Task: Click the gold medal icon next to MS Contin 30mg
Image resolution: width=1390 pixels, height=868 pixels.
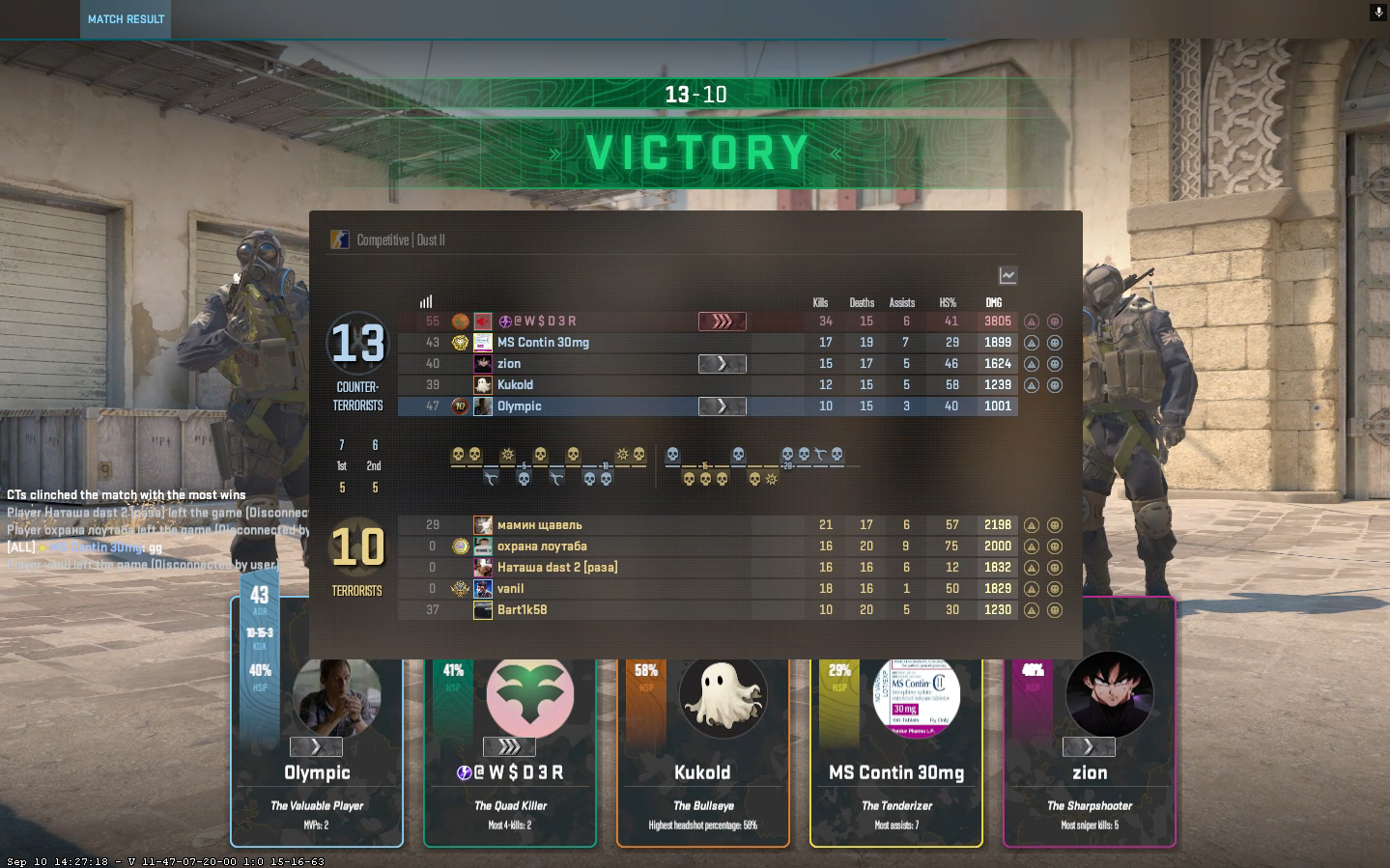Action: (459, 342)
